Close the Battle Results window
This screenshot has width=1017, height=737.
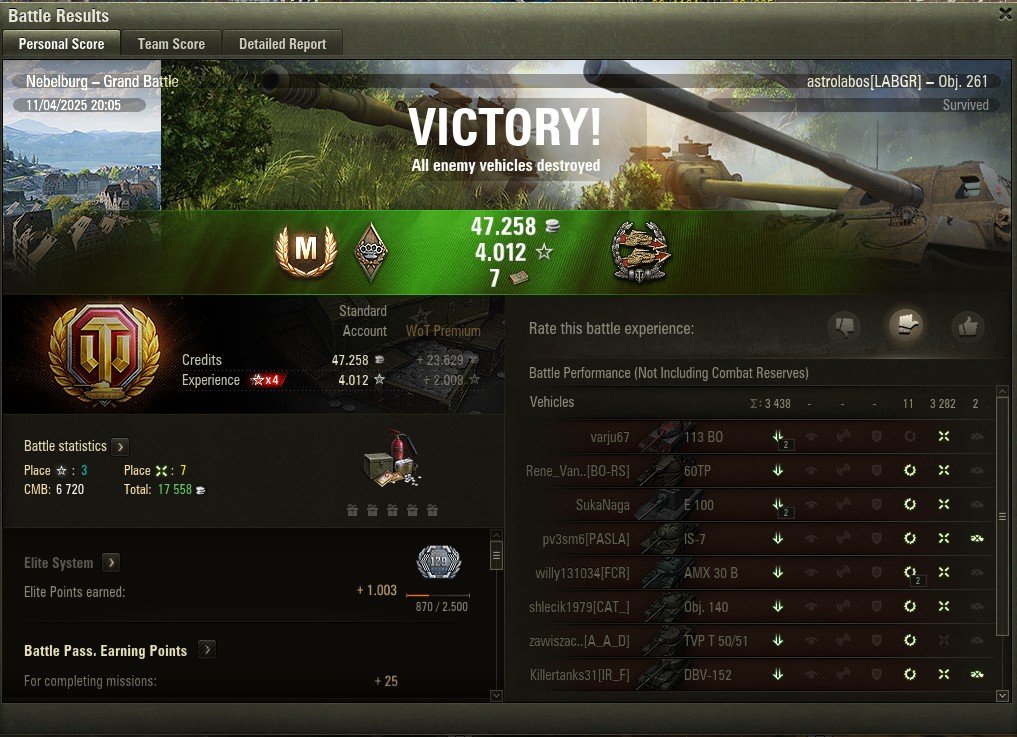[x=1005, y=14]
